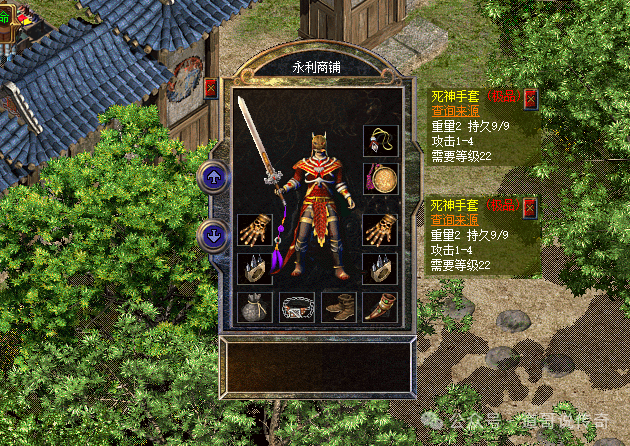Click the blue down arrow button

(212, 236)
